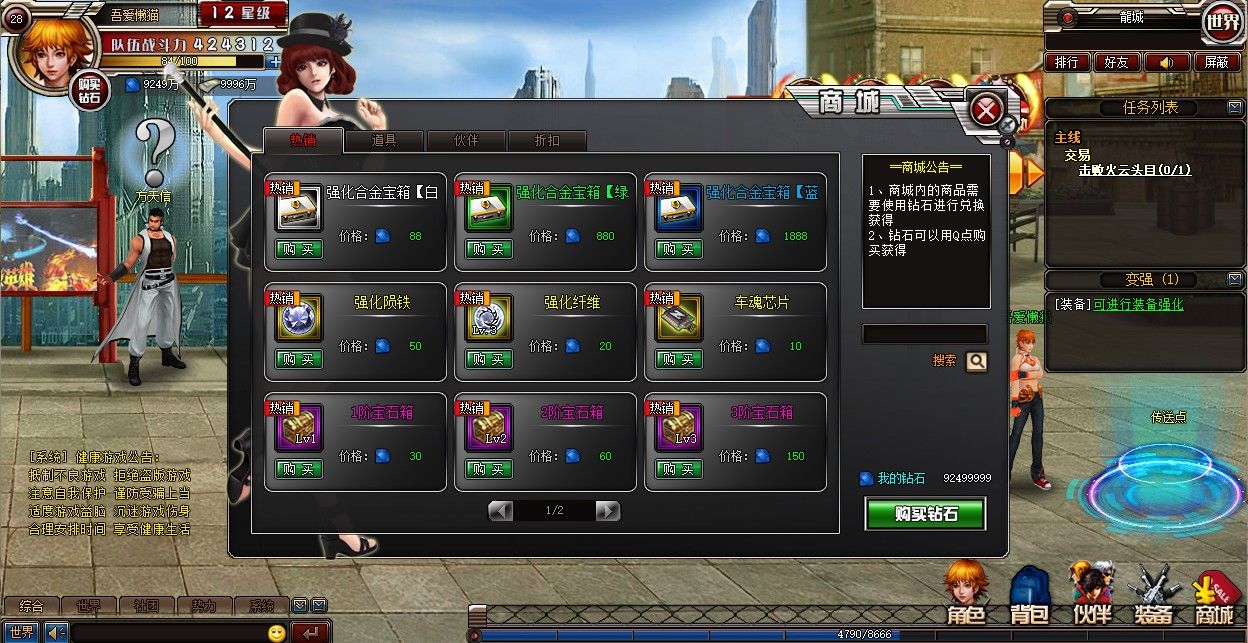The image size is (1248, 643).
Task: Open the 排行 ranking list
Action: 1068,62
